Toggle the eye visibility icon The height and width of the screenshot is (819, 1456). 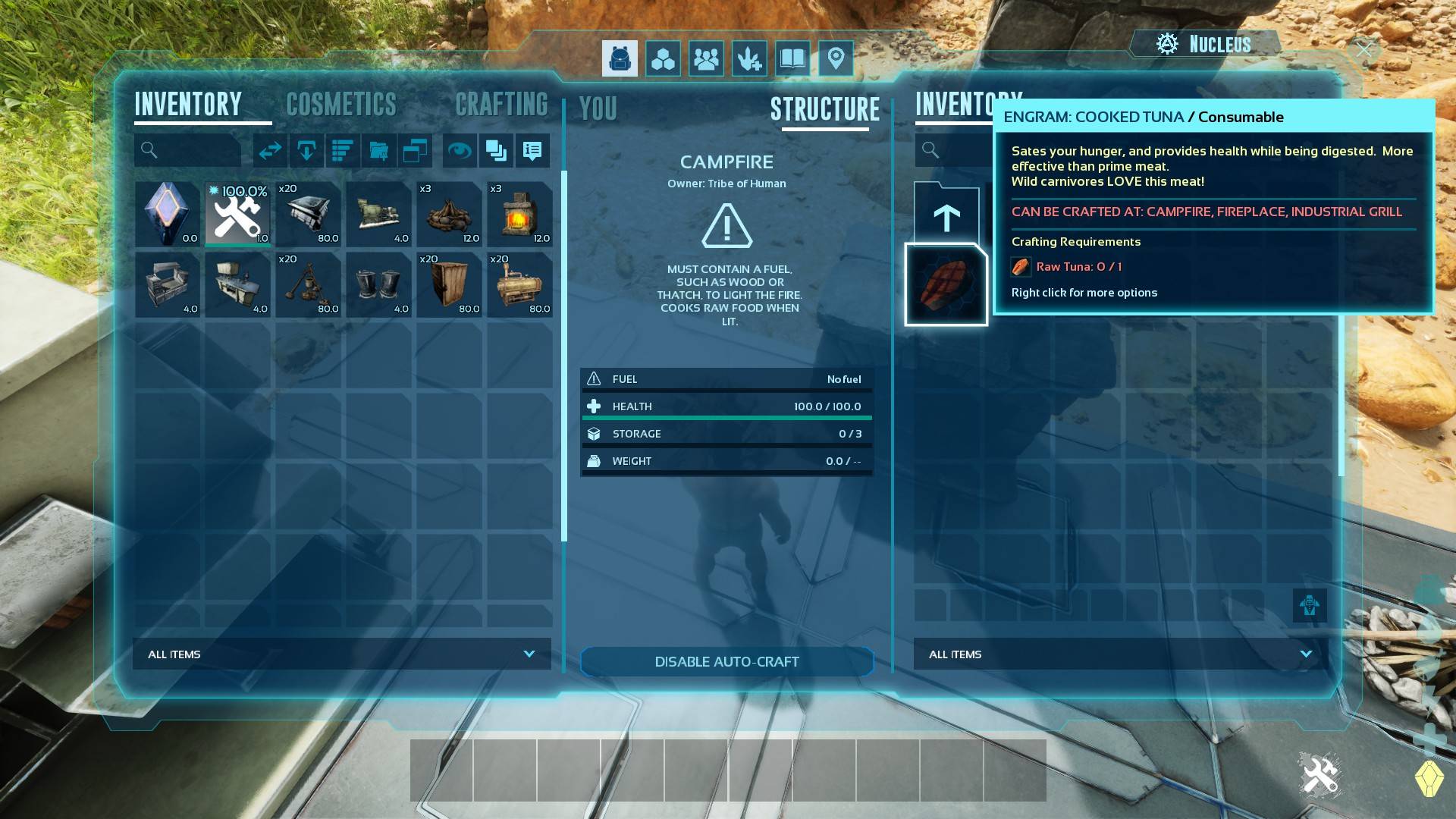click(459, 151)
